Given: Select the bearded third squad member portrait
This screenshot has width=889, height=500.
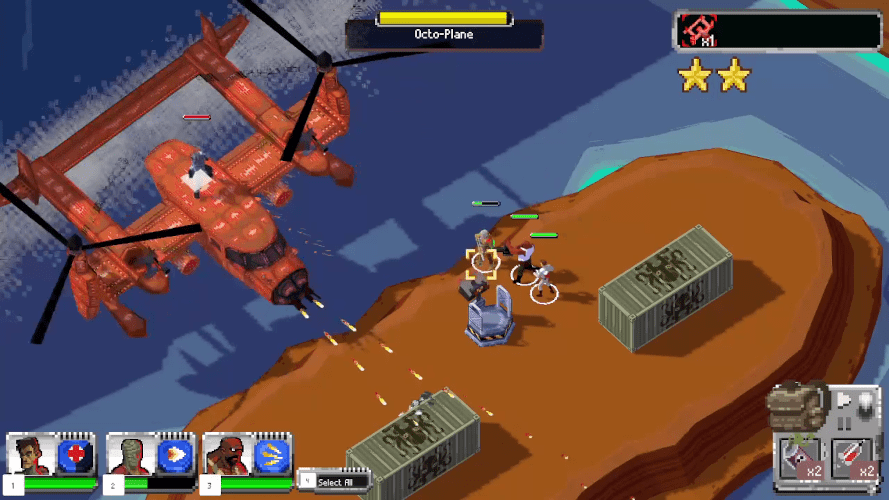Looking at the screenshot, I should 227,455.
